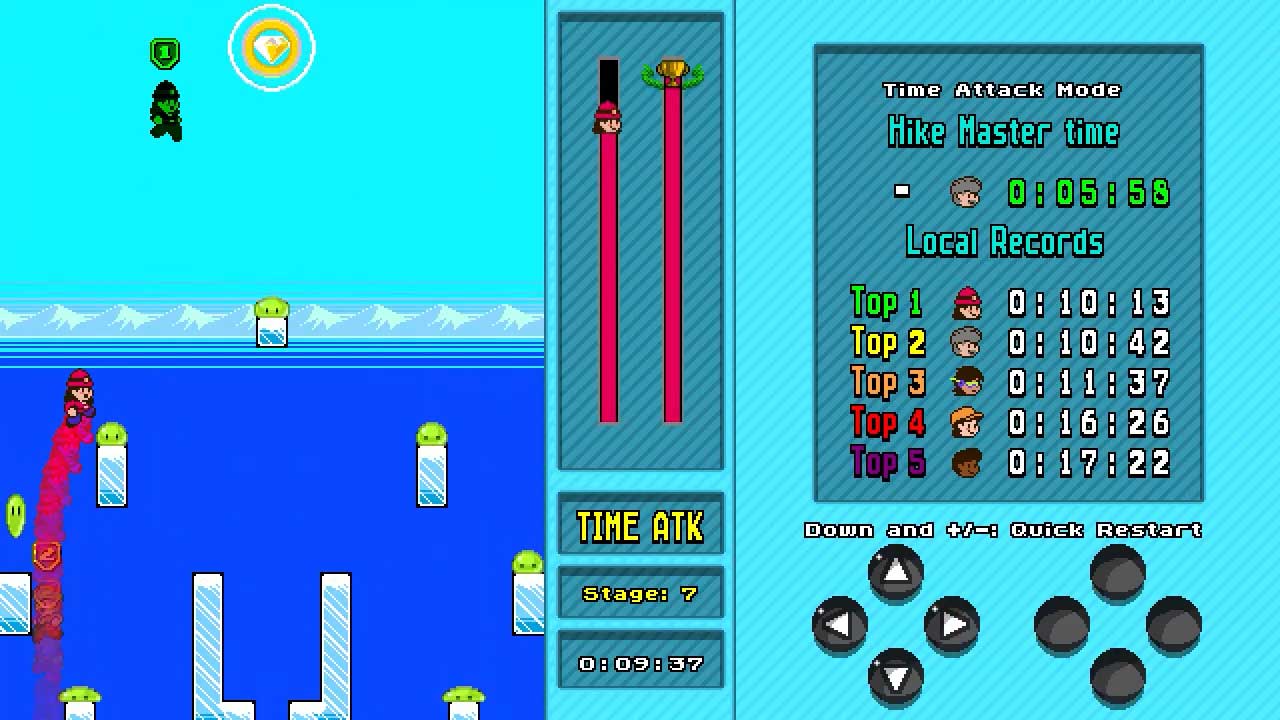Click the TIME ATK mode label

click(x=639, y=526)
